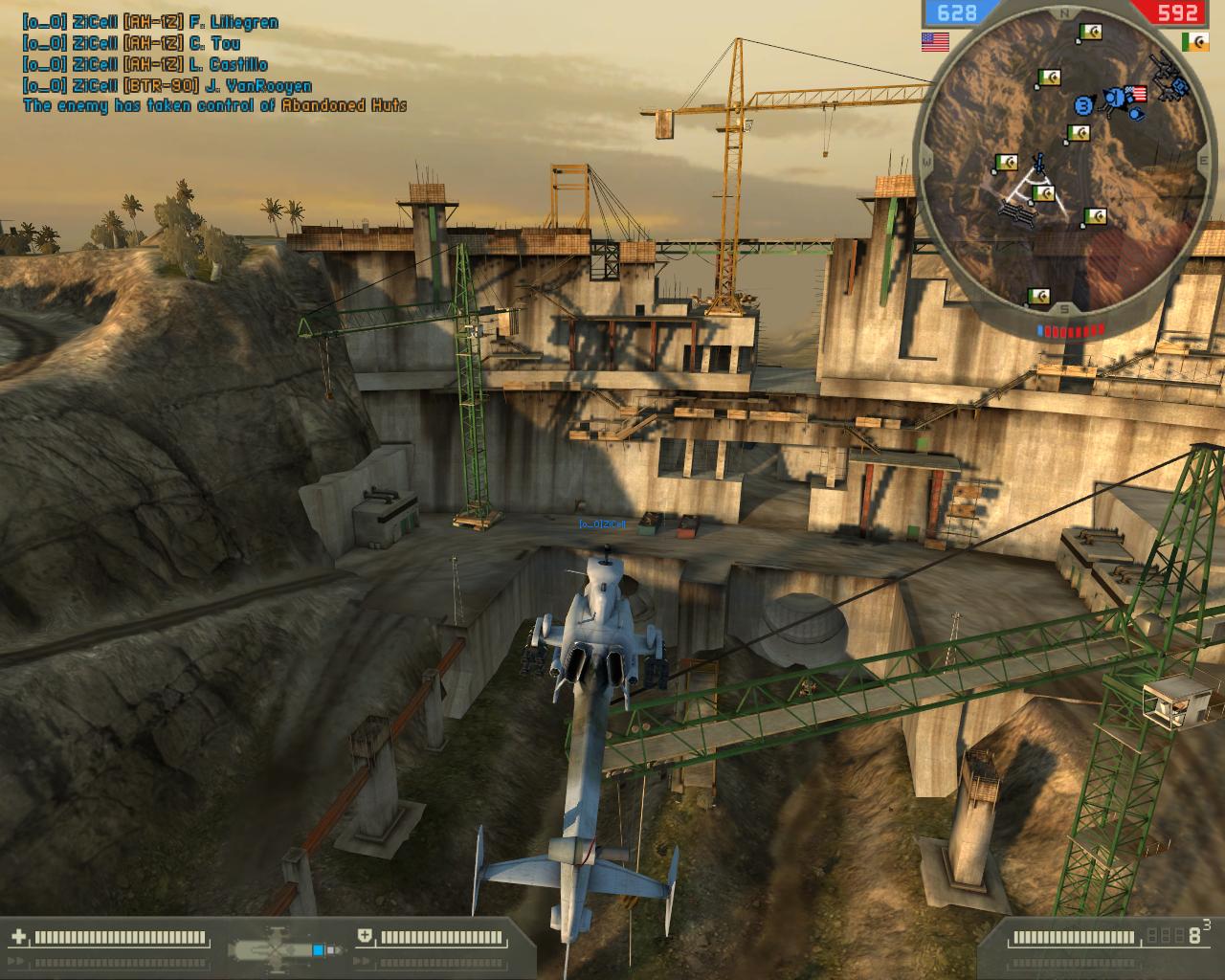1225x980 pixels.
Task: Select the C. Tou kill feed entry
Action: click(132, 42)
